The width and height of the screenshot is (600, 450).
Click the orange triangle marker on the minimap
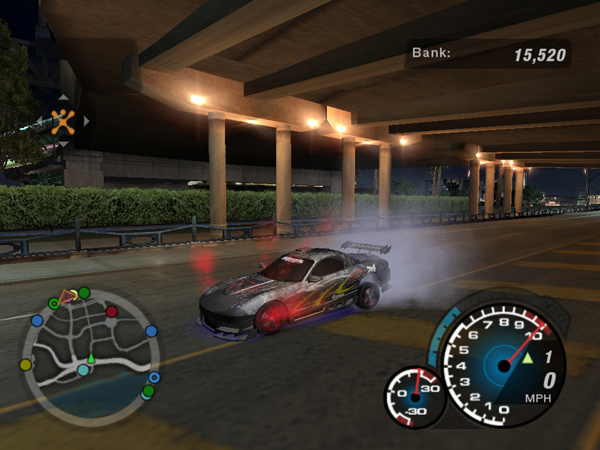[x=68, y=295]
